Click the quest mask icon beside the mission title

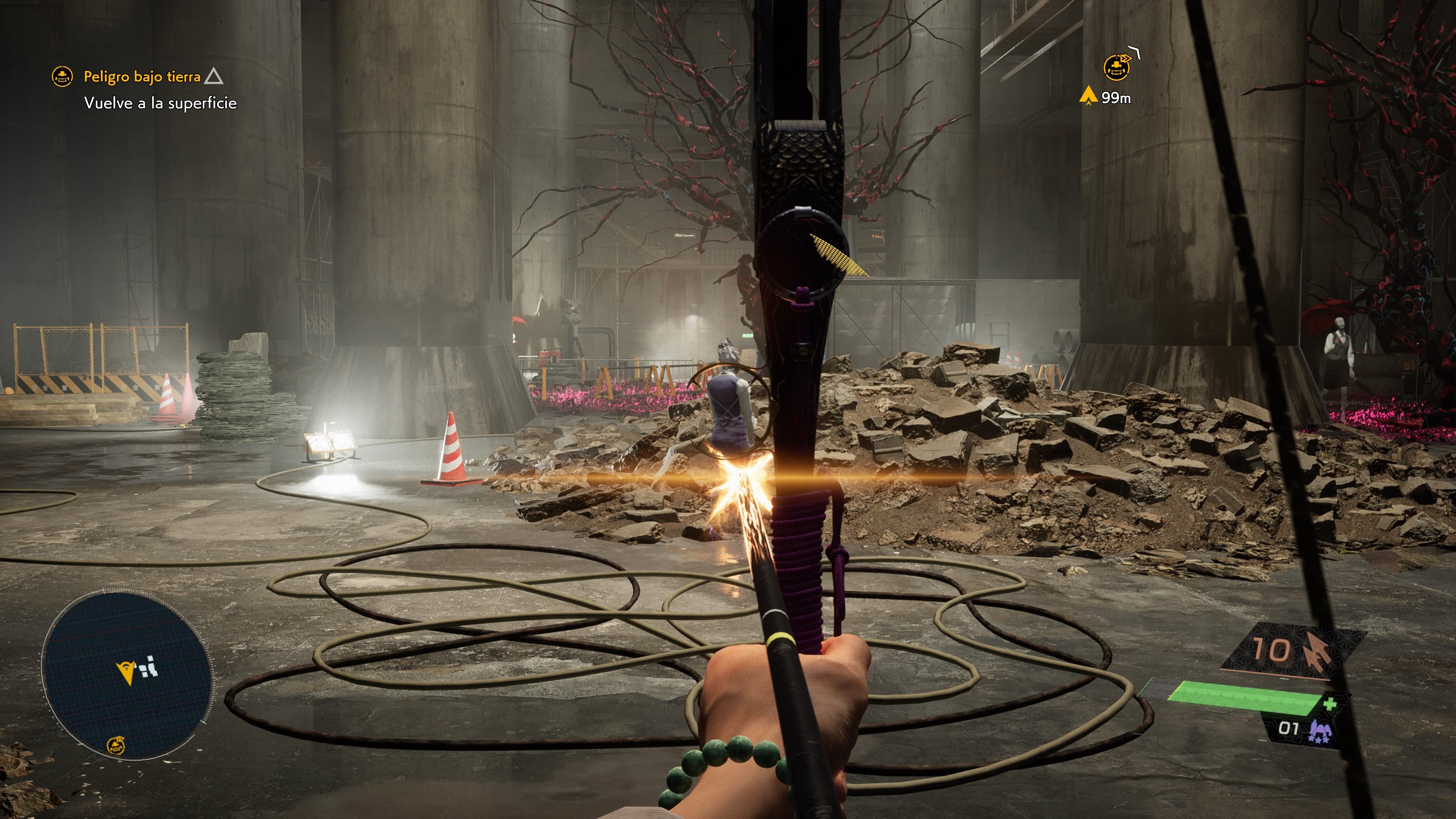[x=62, y=76]
